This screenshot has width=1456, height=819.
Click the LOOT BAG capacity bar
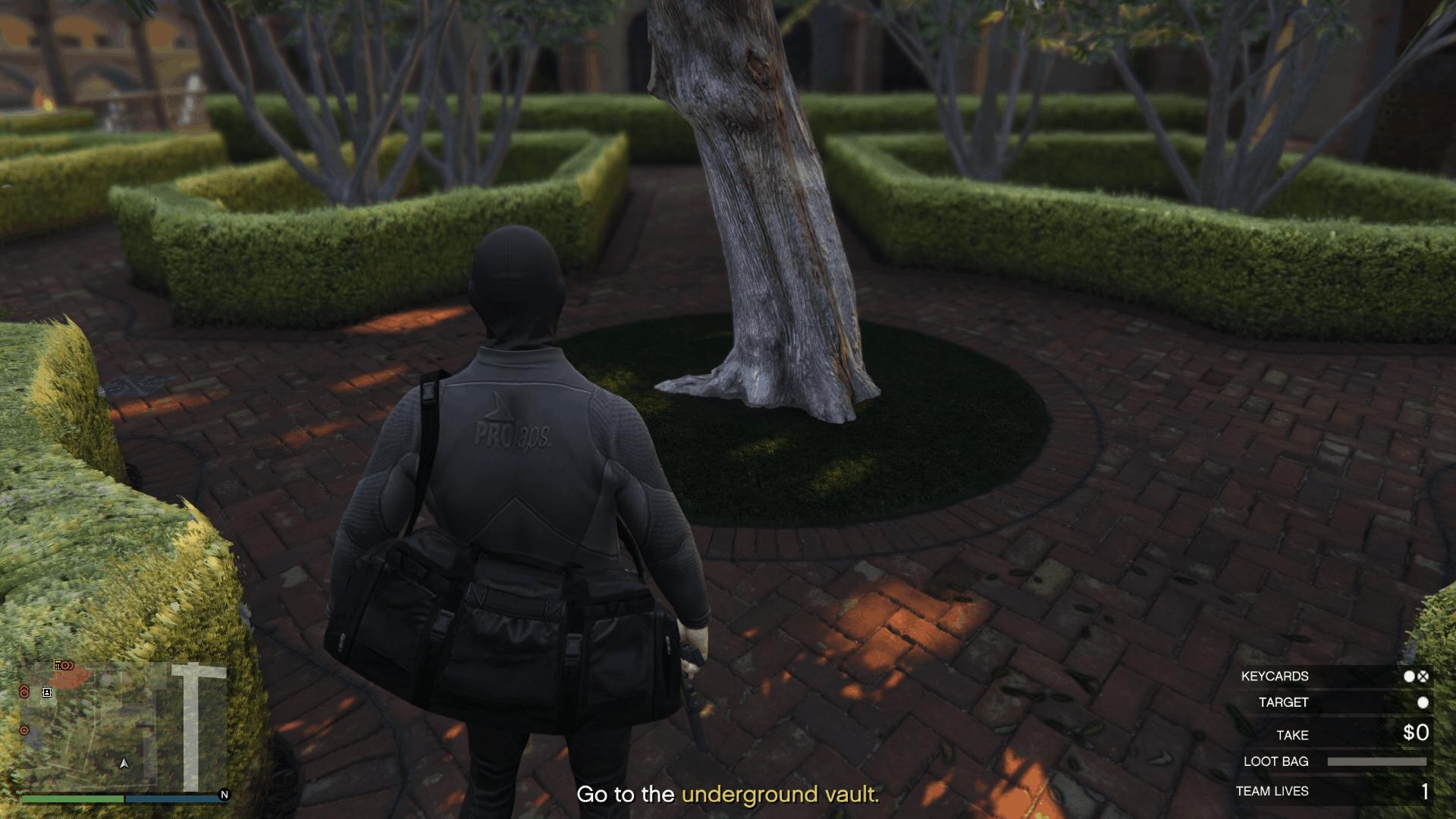click(x=1378, y=761)
